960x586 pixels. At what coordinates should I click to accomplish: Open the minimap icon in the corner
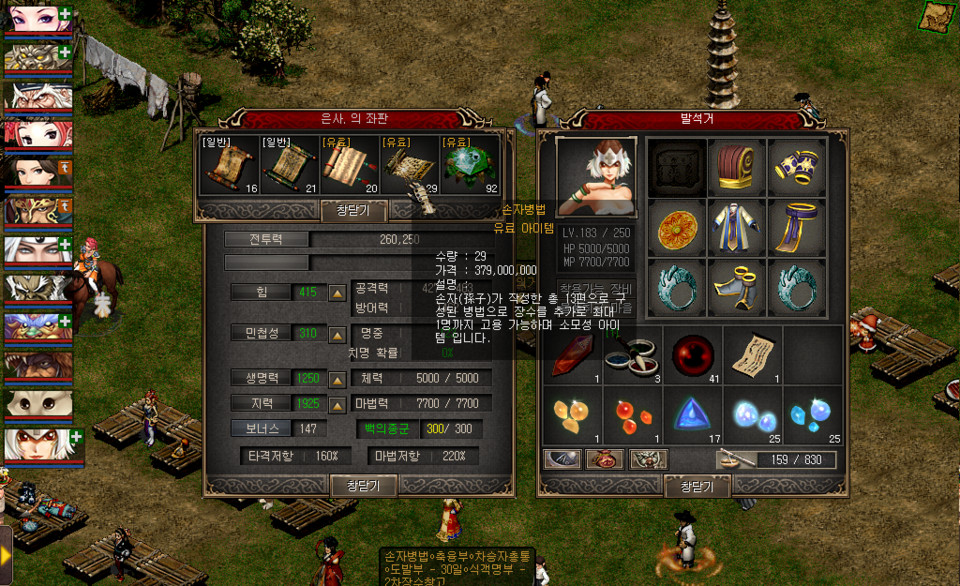[x=937, y=16]
